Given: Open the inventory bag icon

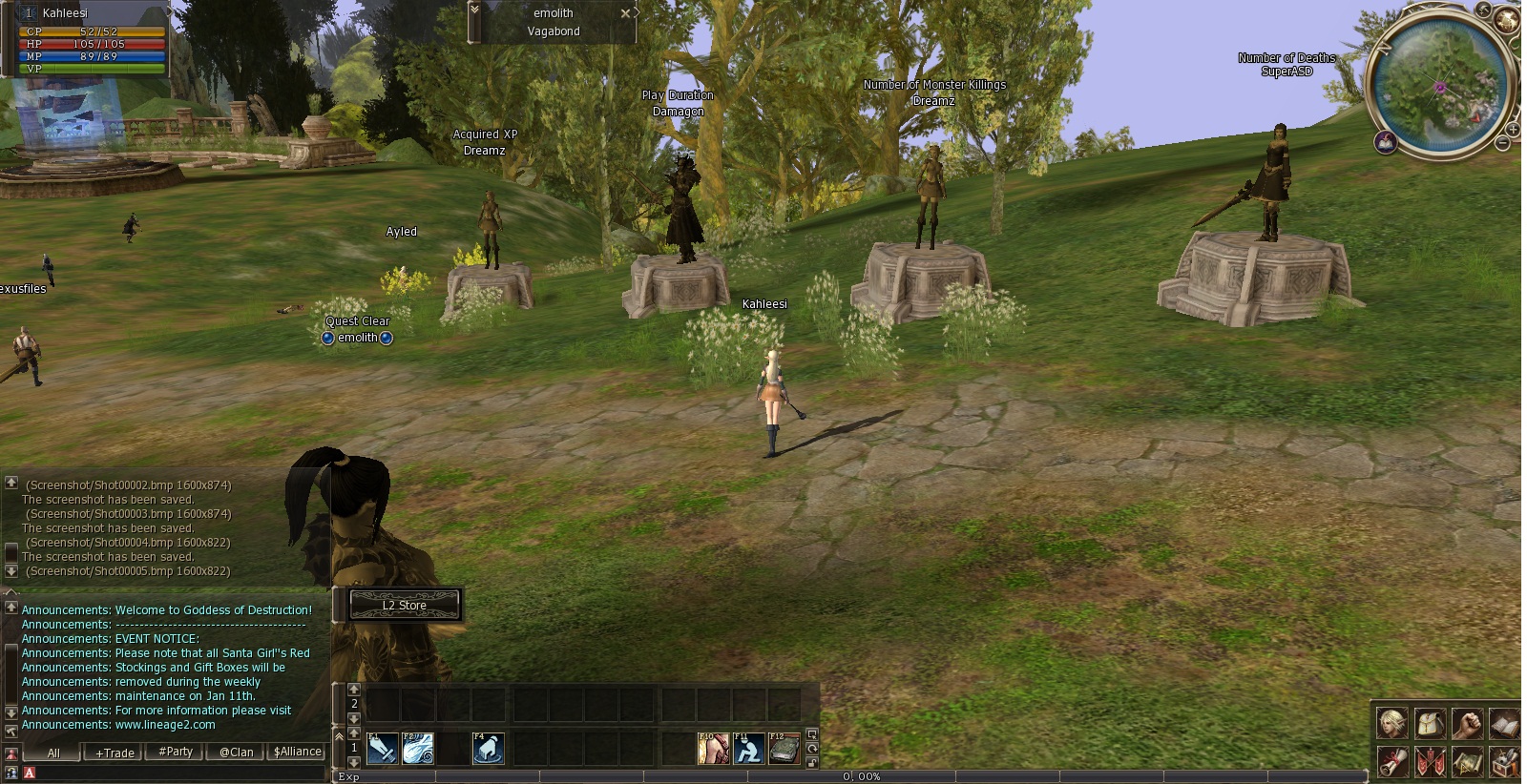Looking at the screenshot, I should click(1430, 724).
